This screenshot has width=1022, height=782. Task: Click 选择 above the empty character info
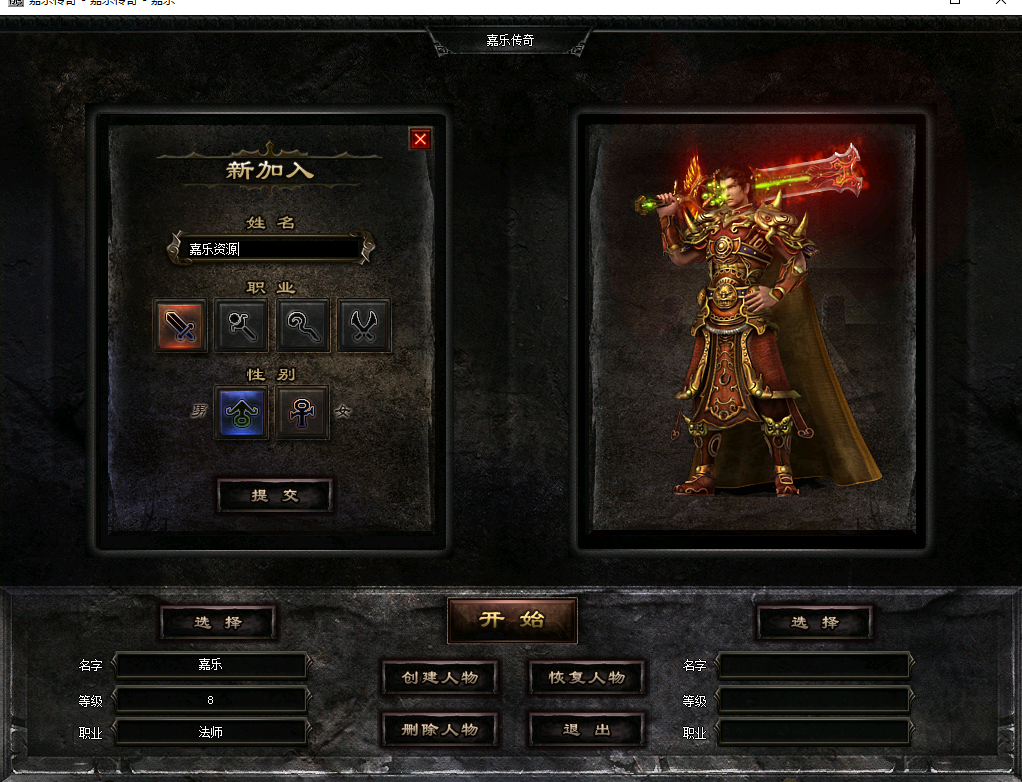click(814, 622)
